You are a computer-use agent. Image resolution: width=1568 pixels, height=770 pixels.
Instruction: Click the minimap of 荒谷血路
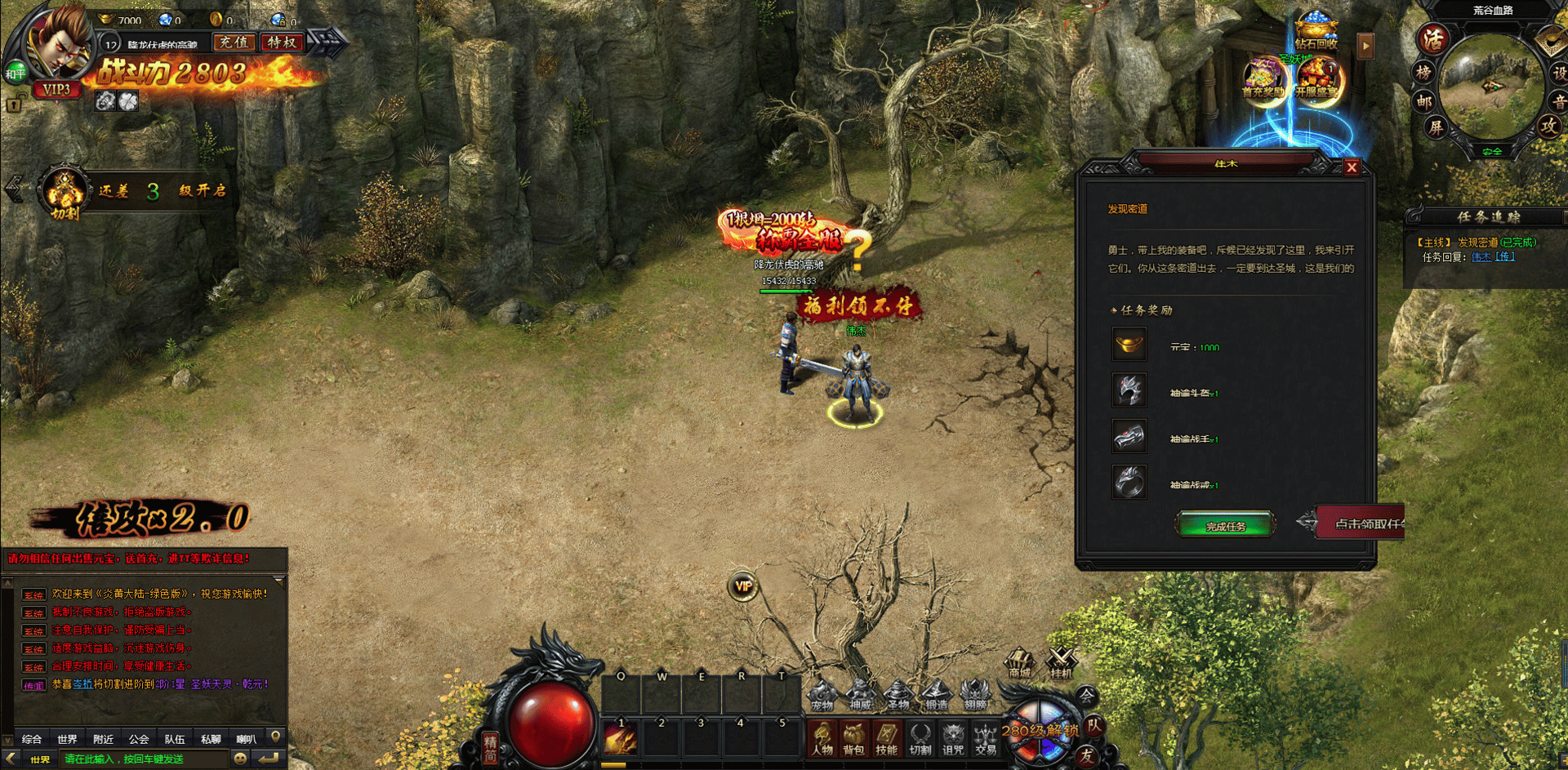1490,86
